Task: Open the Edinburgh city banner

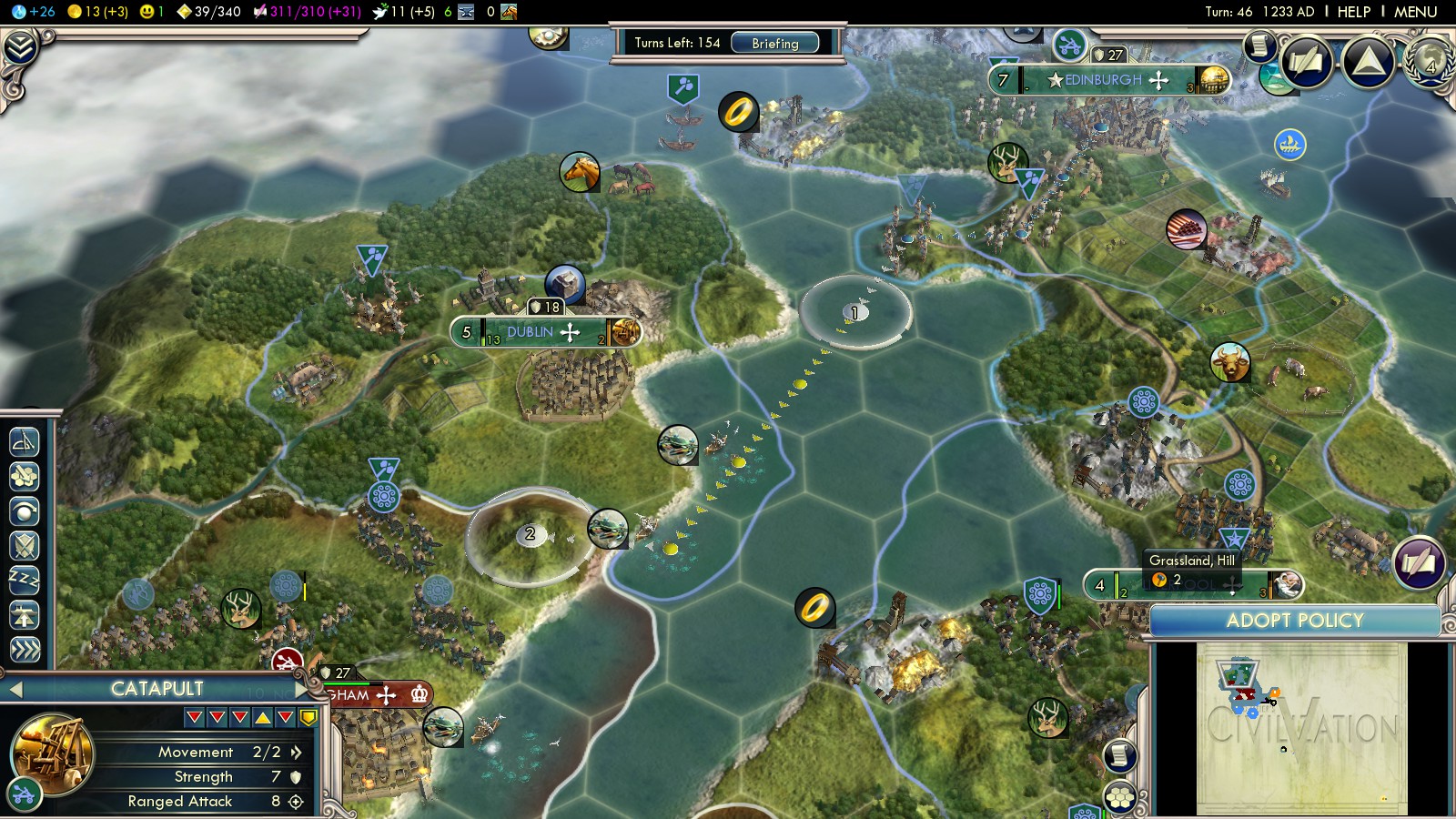Action: click(1106, 80)
